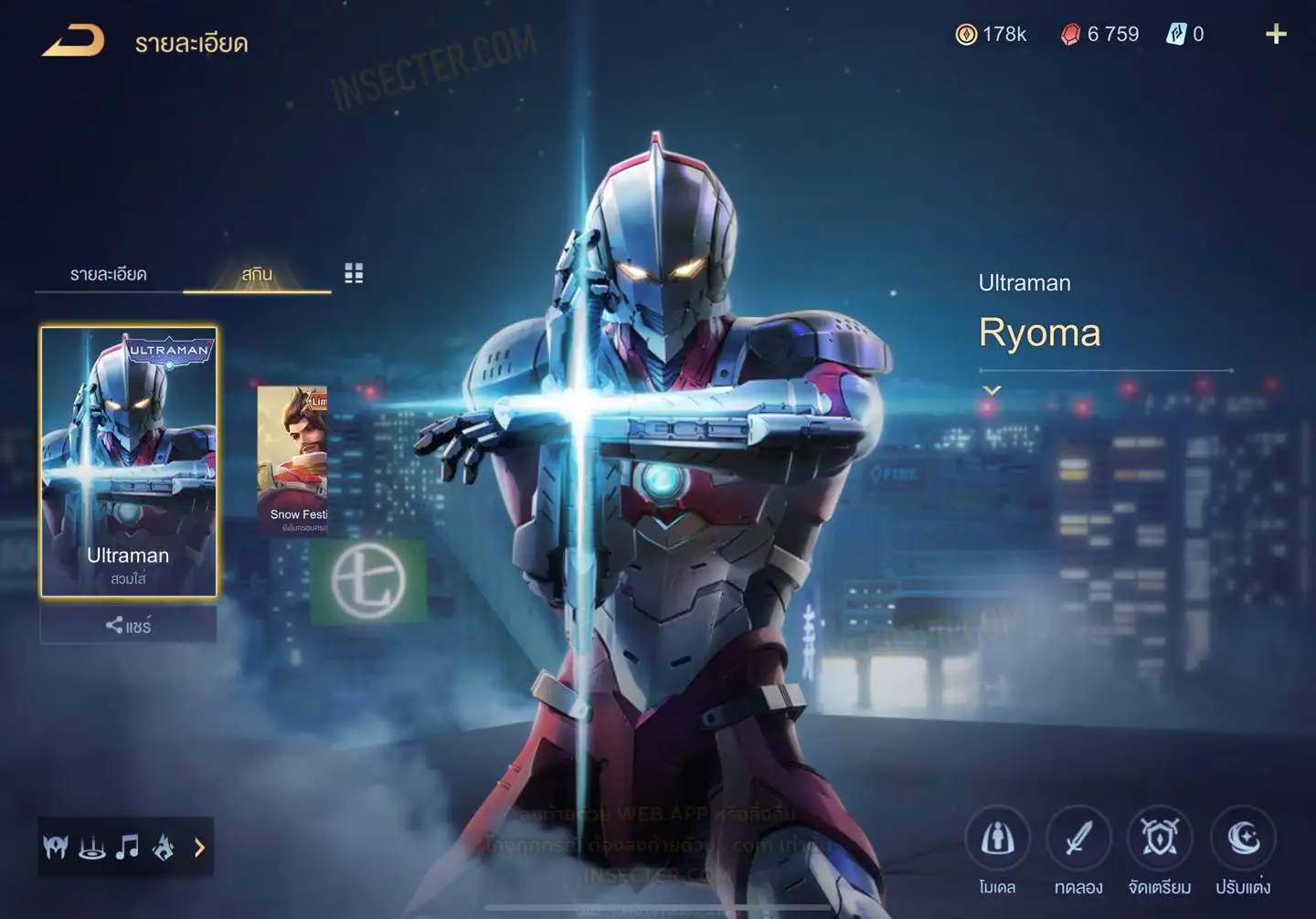Image resolution: width=1316 pixels, height=919 pixels.
Task: Expand the Ryoma description chevron
Action: click(x=992, y=390)
